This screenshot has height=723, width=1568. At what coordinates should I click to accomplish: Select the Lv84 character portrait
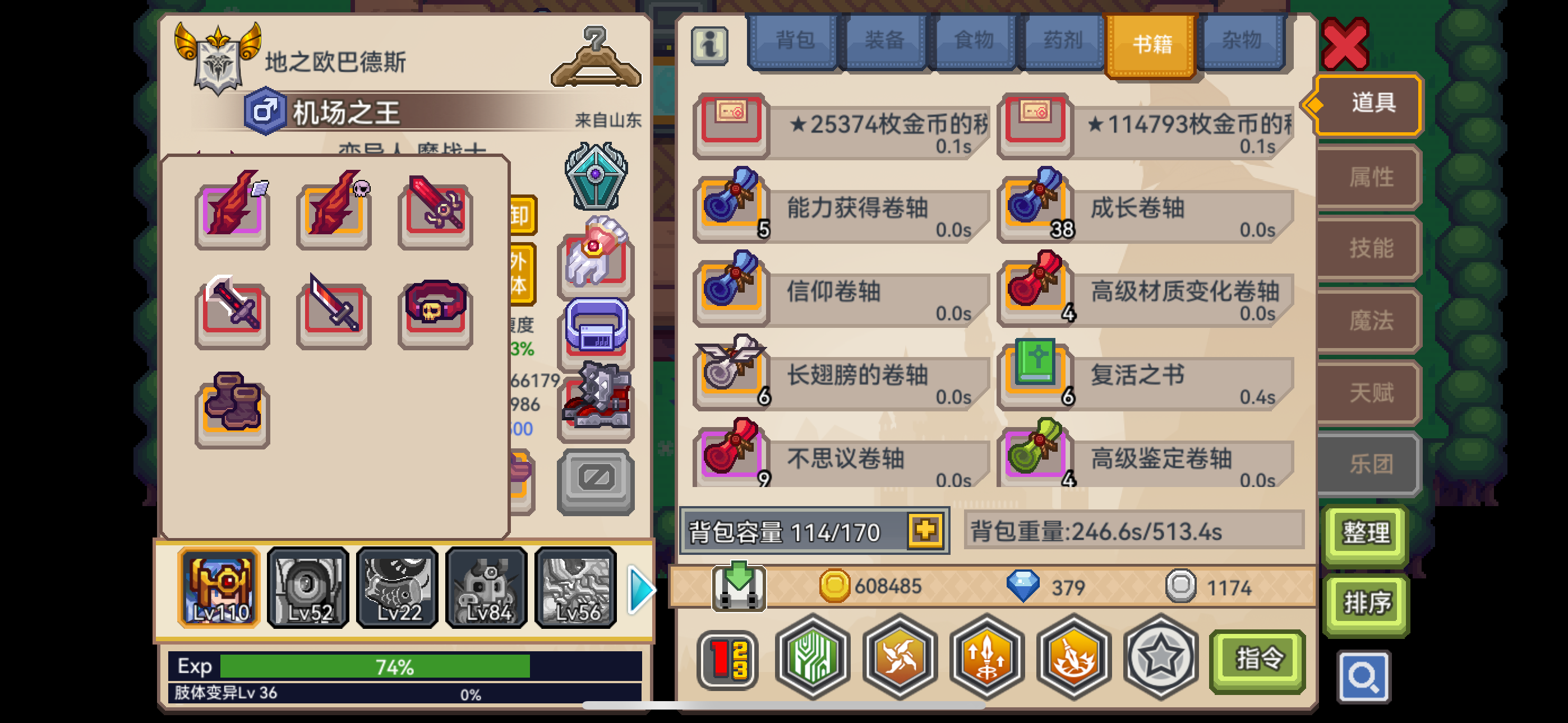[486, 587]
